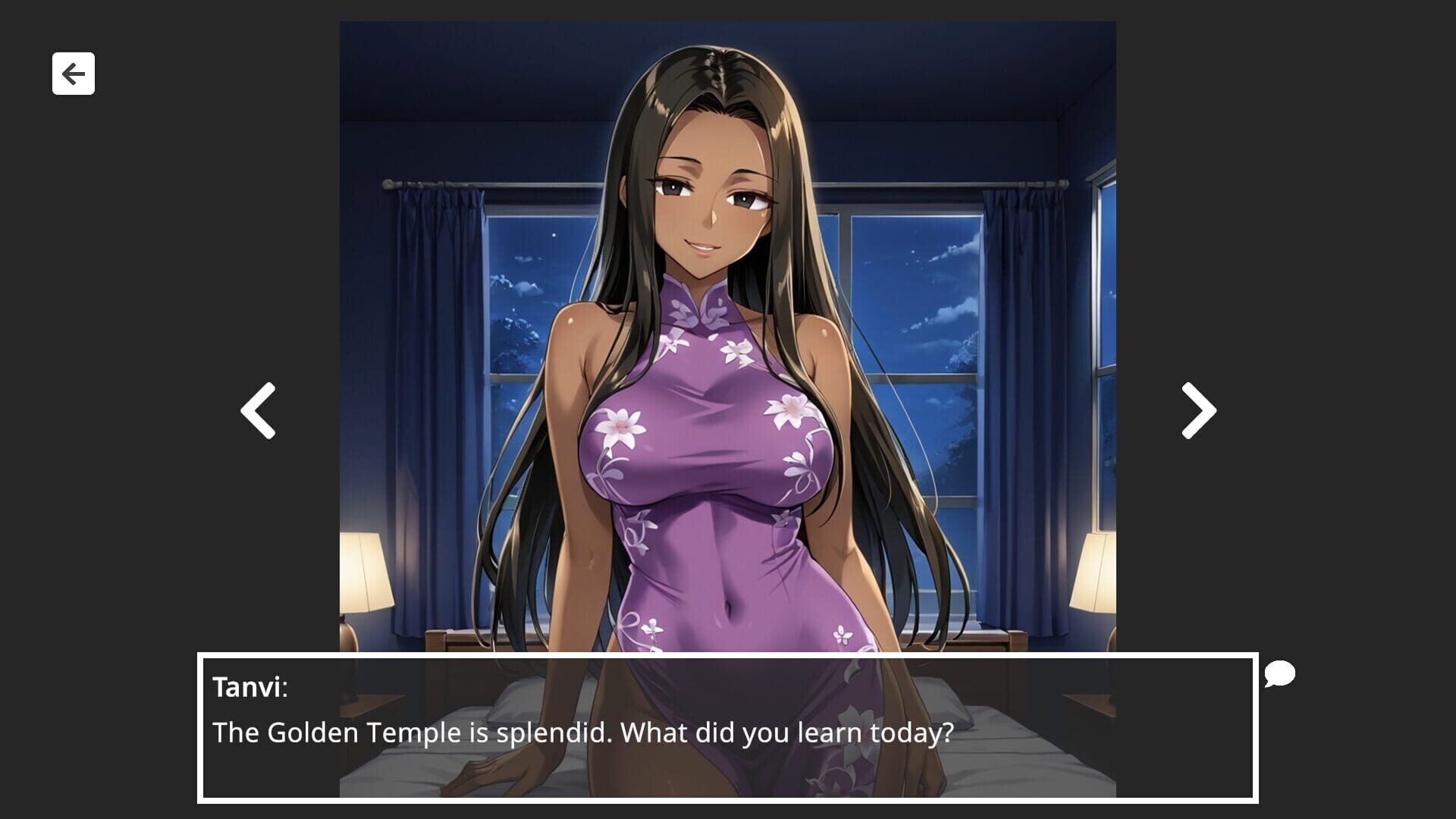Click the right chevron arrow
Viewport: 1456px width, 819px height.
tap(1197, 409)
